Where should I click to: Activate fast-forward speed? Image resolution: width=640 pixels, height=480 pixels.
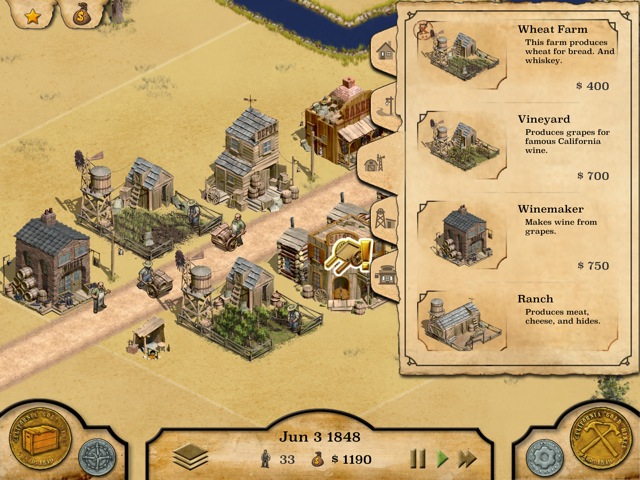point(466,459)
